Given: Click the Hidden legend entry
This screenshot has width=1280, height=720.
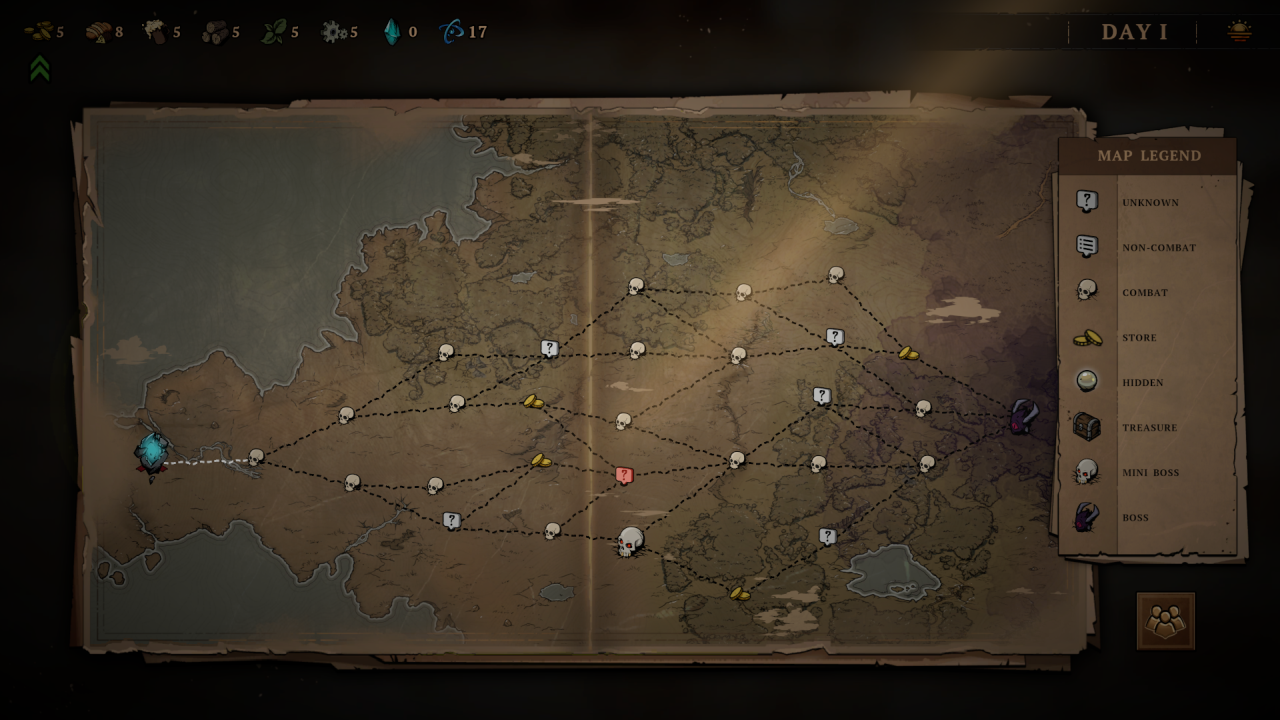Looking at the screenshot, I should point(1142,383).
